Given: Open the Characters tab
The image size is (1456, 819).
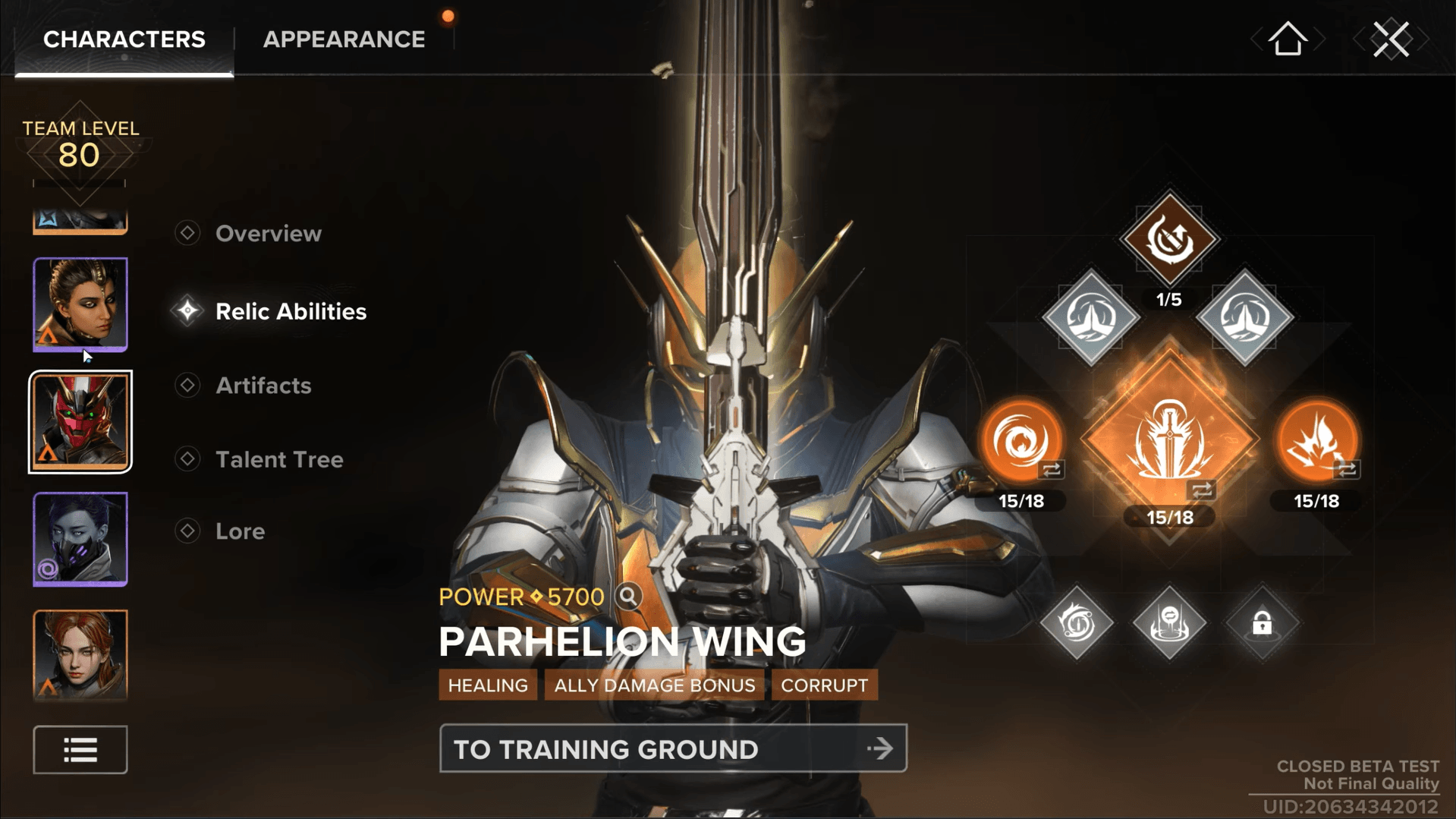Looking at the screenshot, I should (124, 39).
